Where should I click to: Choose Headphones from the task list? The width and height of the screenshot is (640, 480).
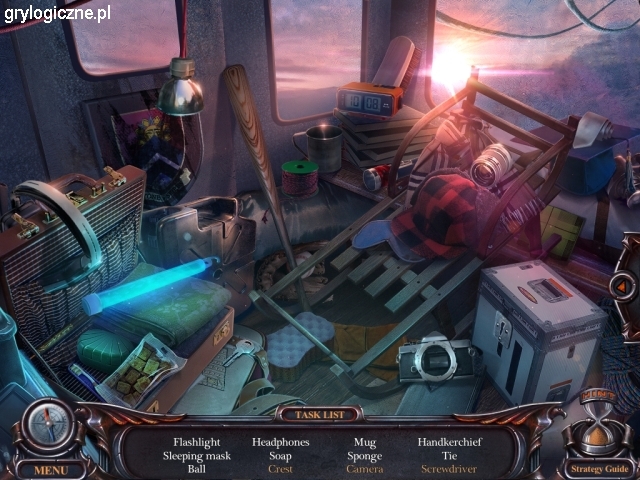tap(281, 441)
